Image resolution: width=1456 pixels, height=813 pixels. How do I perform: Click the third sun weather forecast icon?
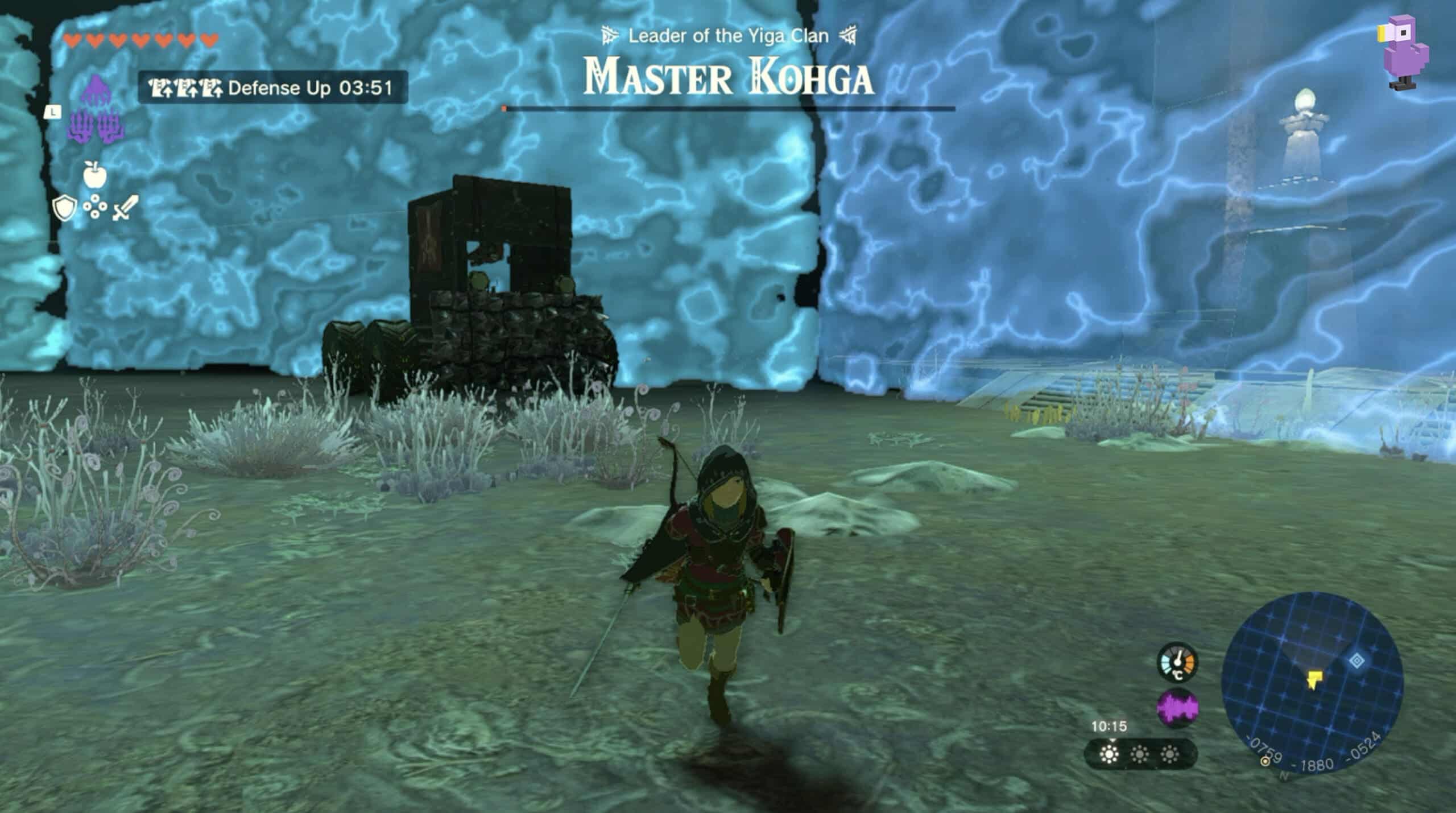(1170, 754)
